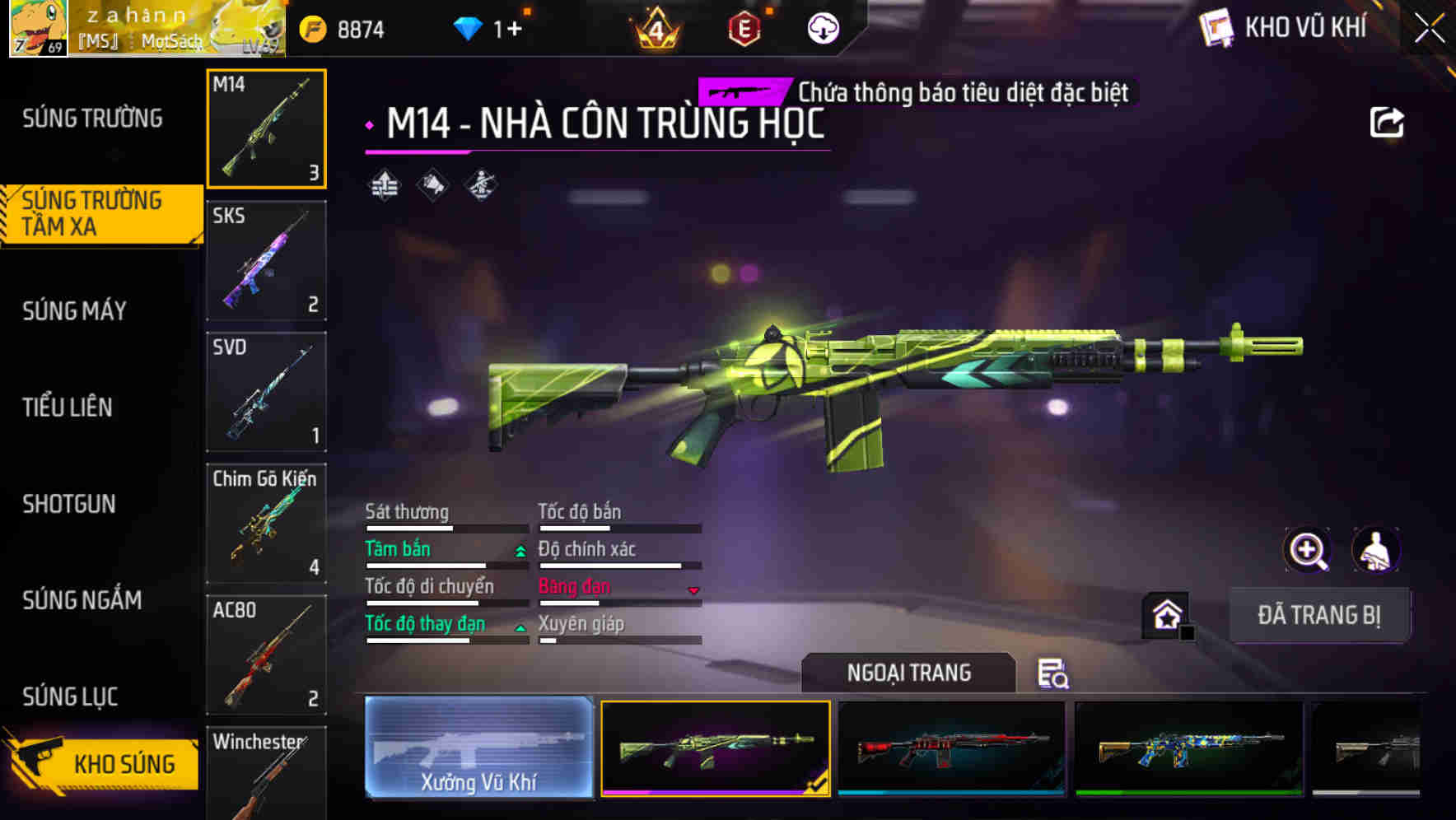Expand the red chevron next to Băng đạn
This screenshot has width=1456, height=820.
click(693, 591)
